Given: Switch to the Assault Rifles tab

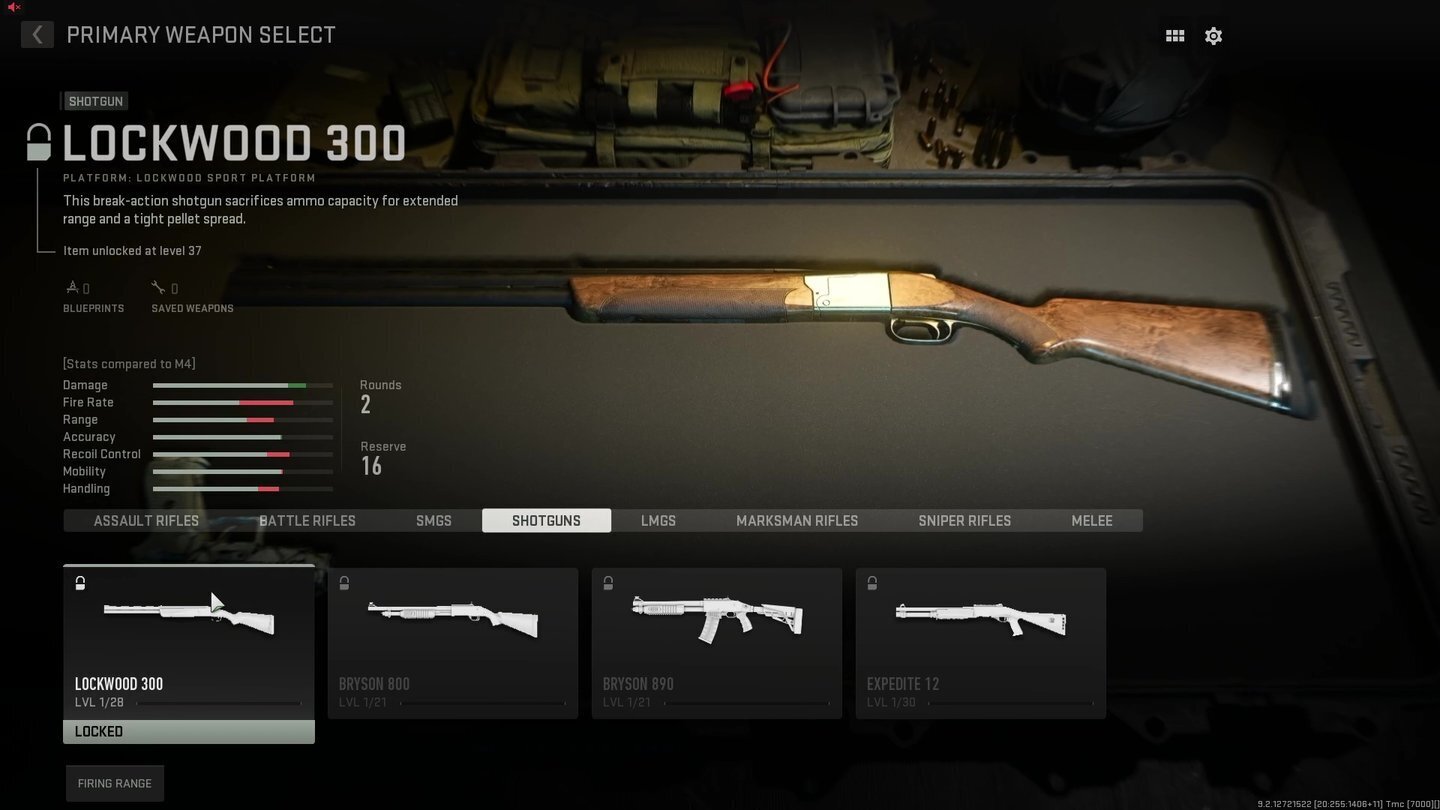Looking at the screenshot, I should point(146,520).
